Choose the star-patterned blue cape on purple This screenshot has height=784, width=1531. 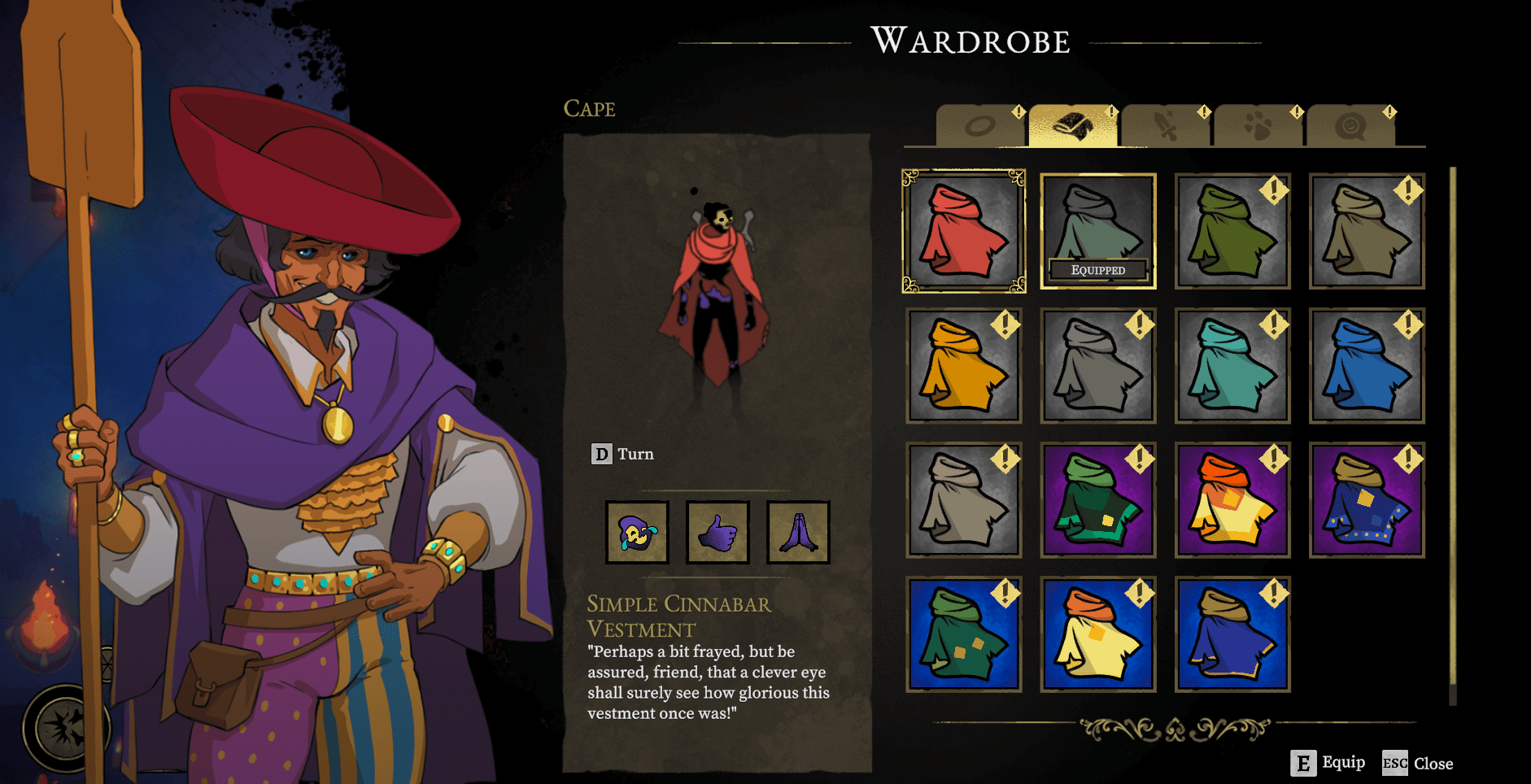(1366, 500)
